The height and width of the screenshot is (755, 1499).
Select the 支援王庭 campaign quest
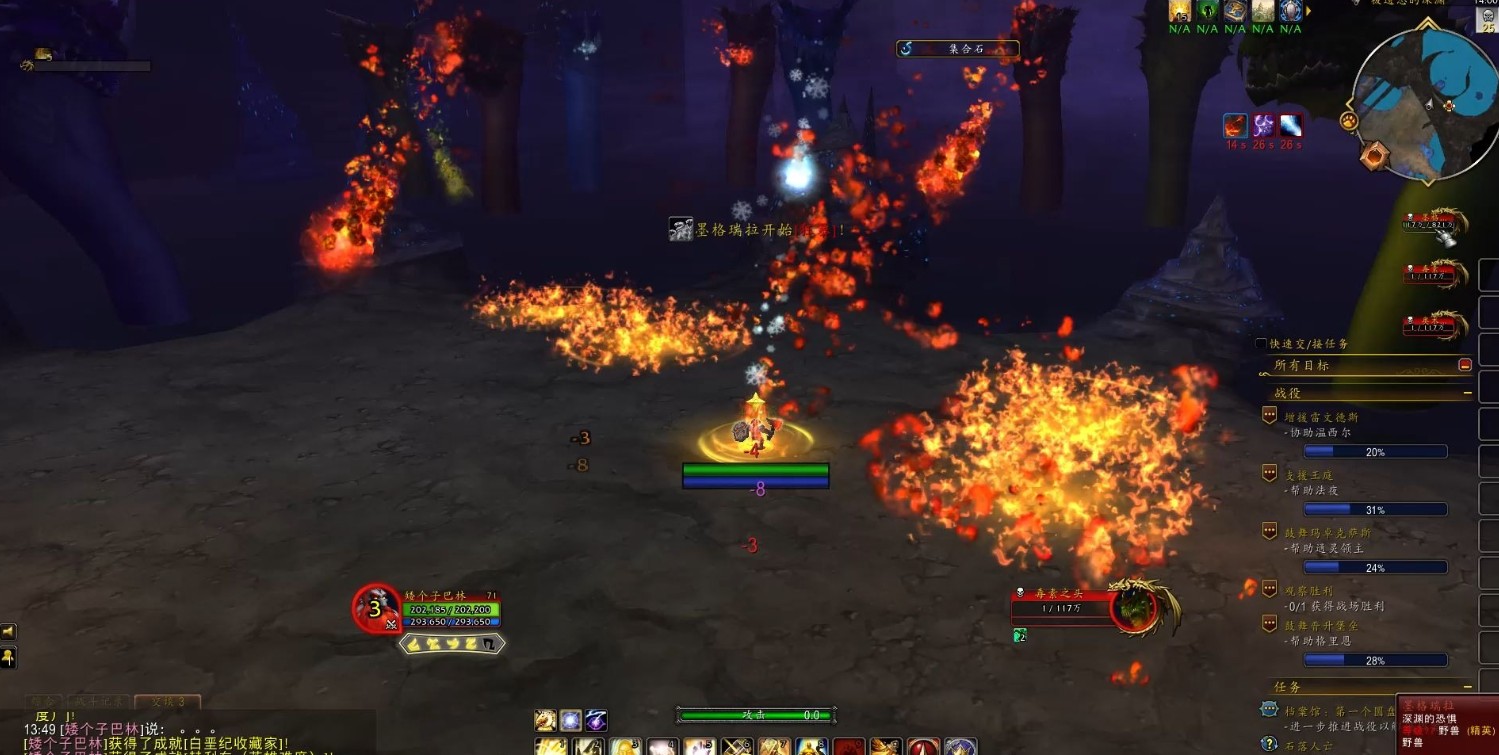click(x=1309, y=475)
